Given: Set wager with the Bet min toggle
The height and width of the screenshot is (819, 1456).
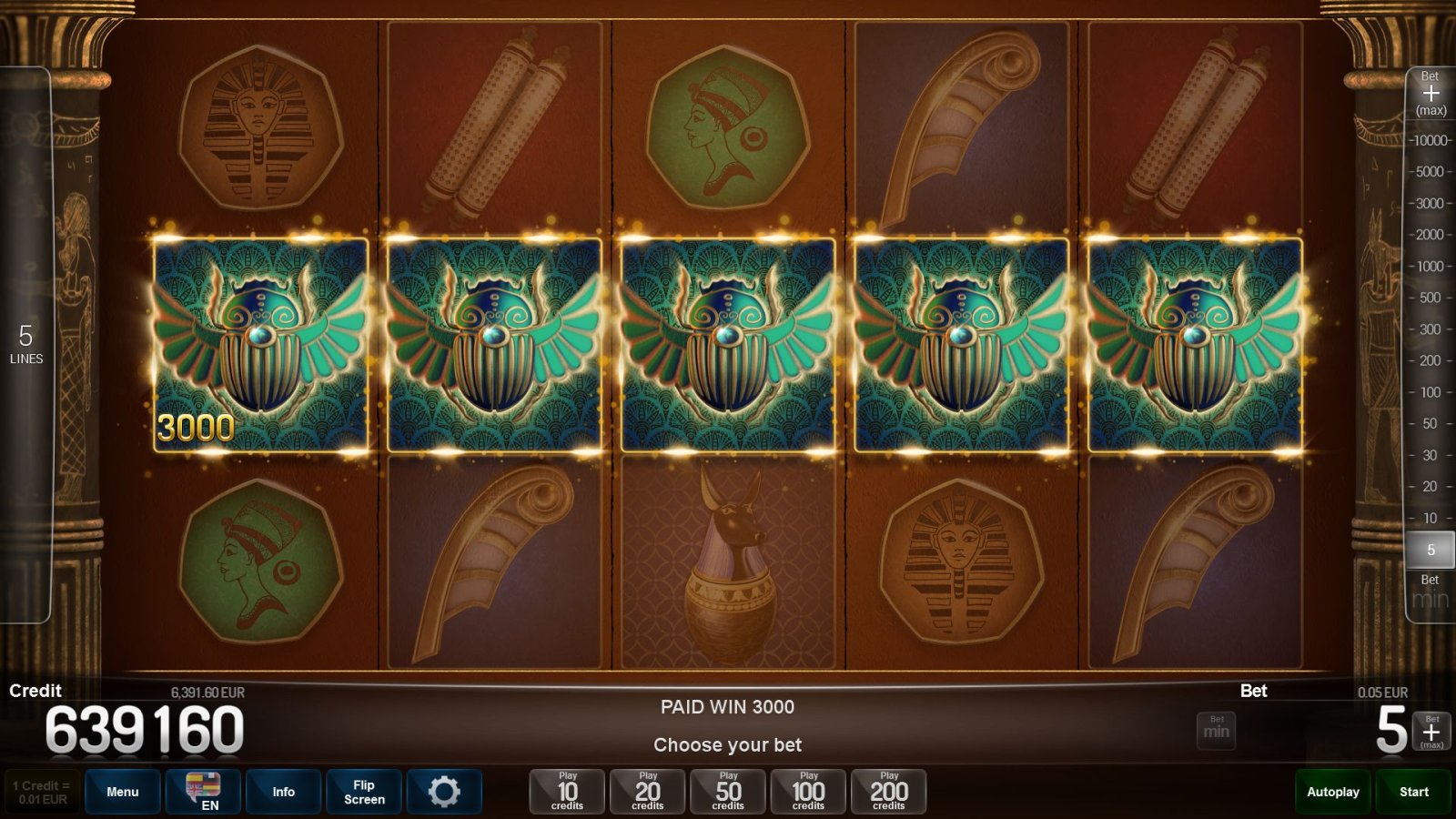Looking at the screenshot, I should click(x=1216, y=730).
